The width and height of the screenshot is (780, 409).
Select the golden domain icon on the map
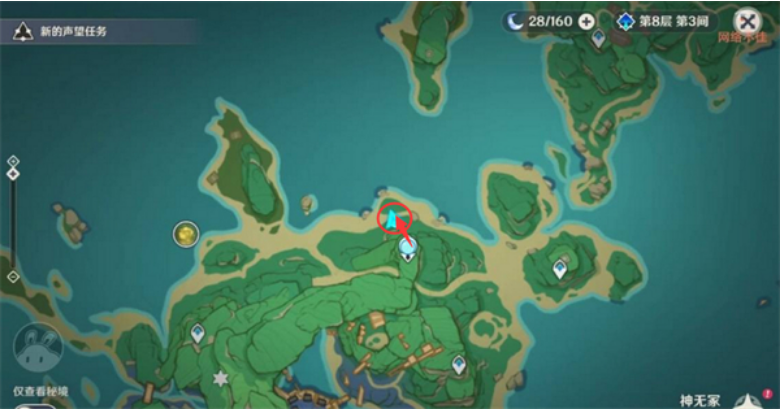point(185,234)
